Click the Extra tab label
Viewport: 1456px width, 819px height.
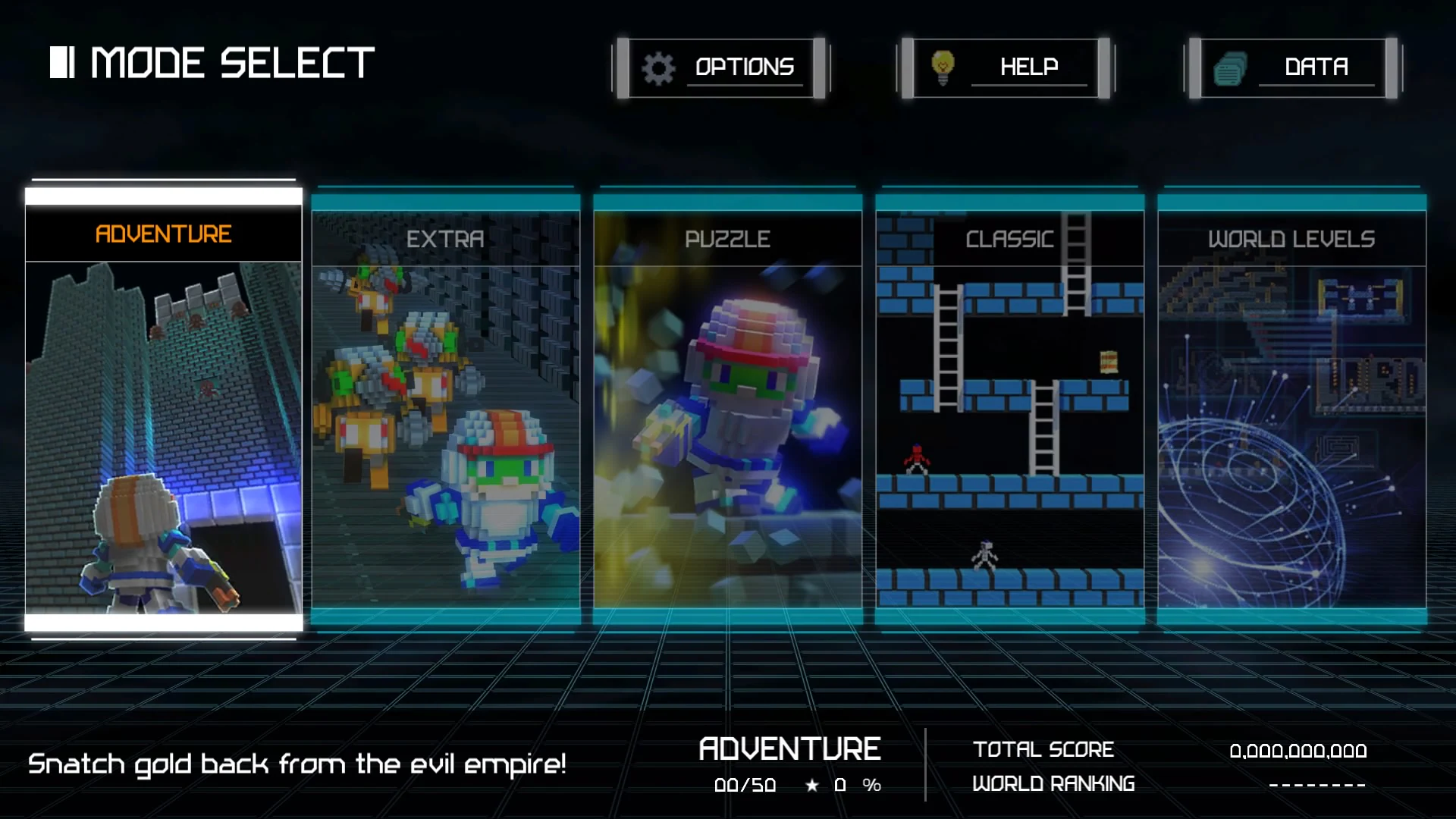point(445,239)
